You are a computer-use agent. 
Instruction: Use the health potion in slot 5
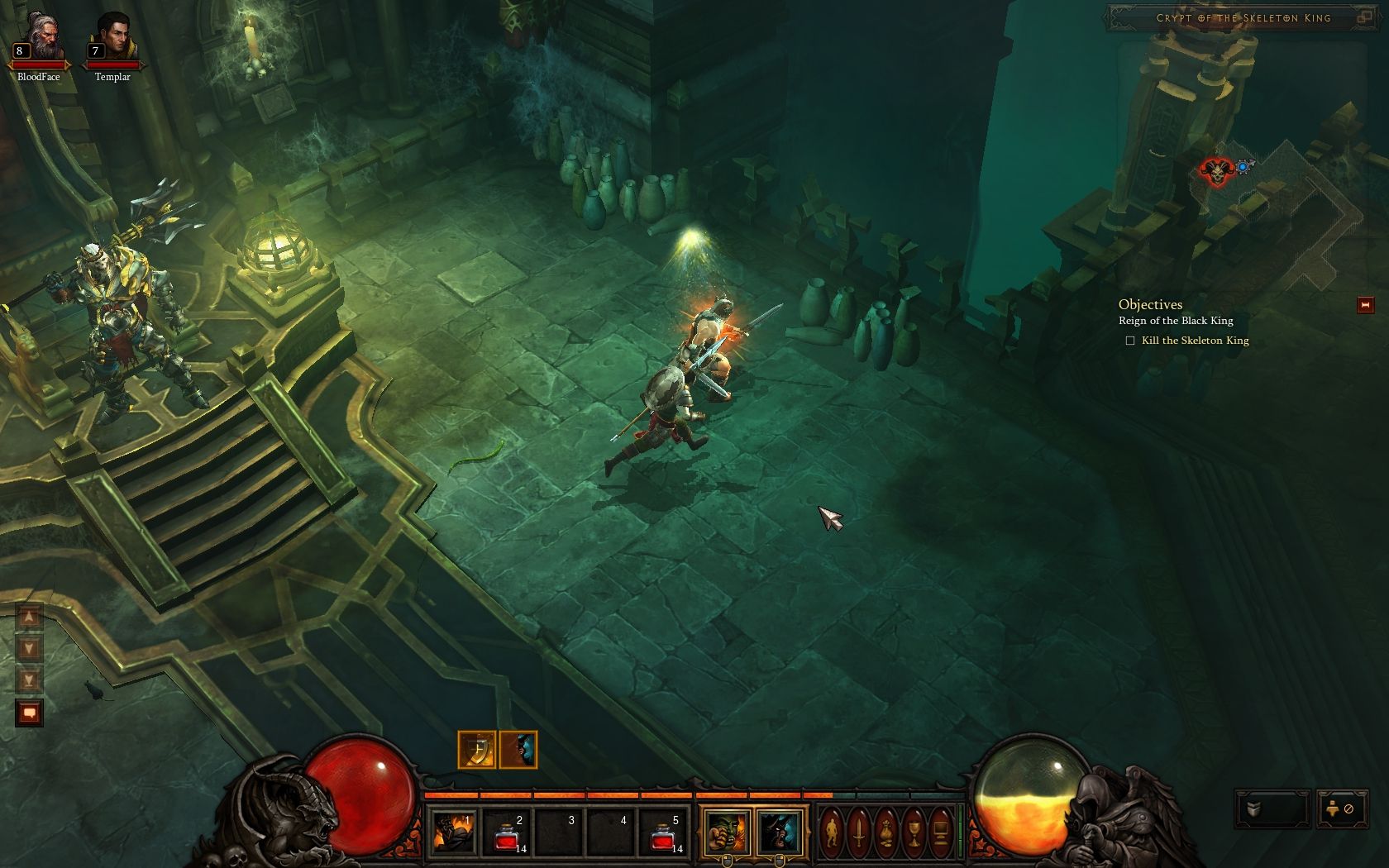[664, 831]
